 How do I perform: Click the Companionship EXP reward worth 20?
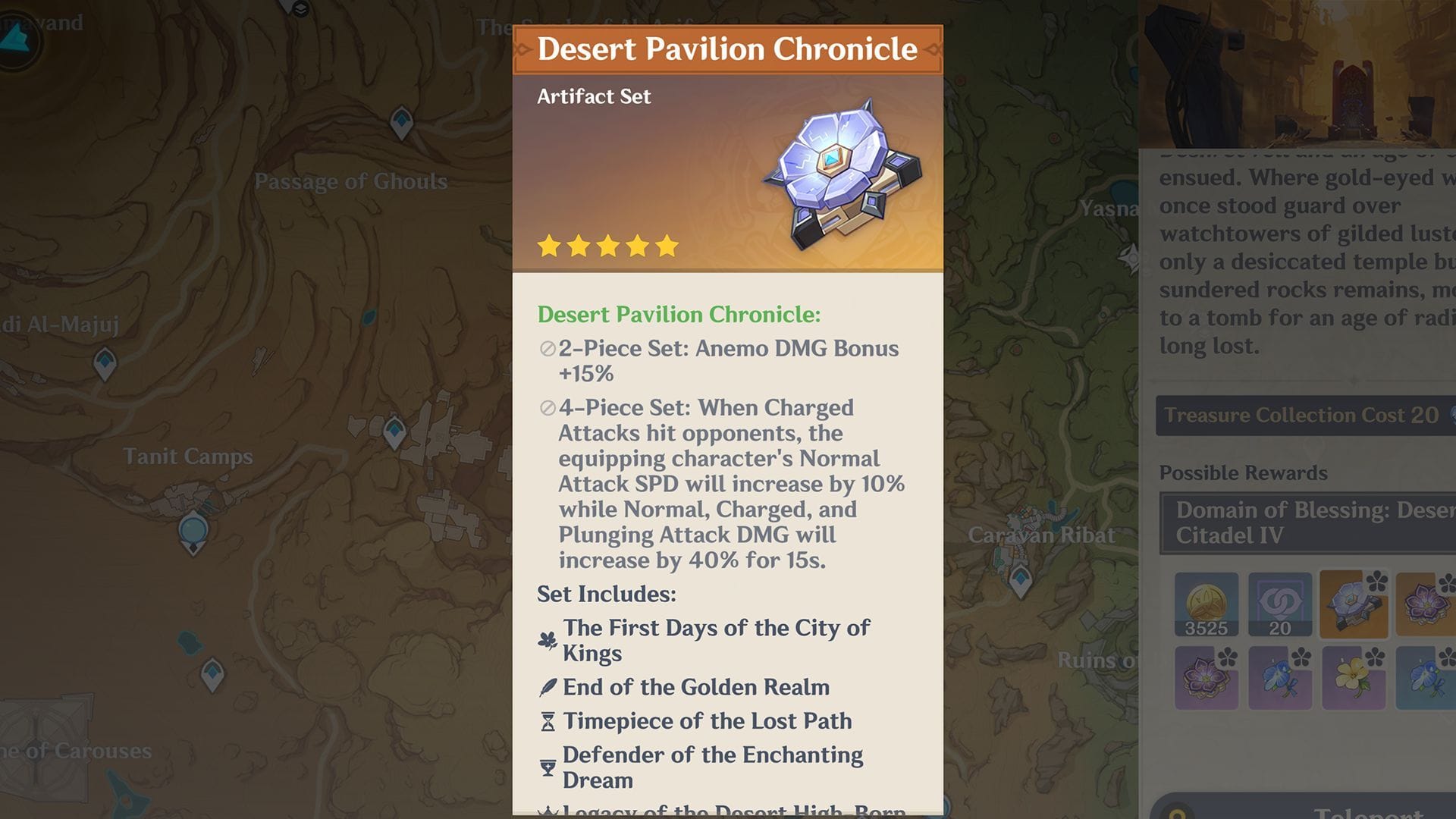[1281, 605]
